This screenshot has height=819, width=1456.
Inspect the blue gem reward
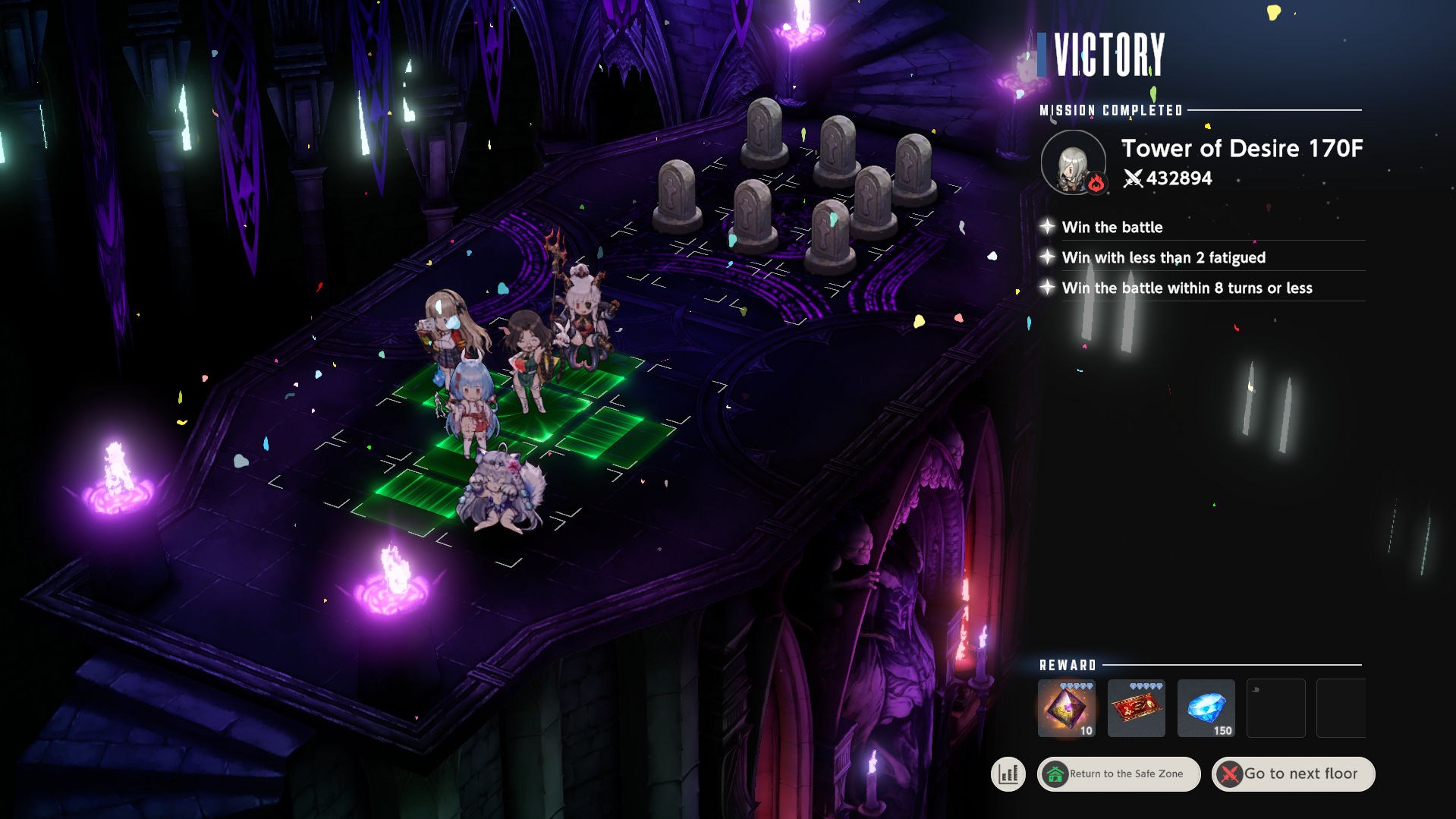point(1206,708)
